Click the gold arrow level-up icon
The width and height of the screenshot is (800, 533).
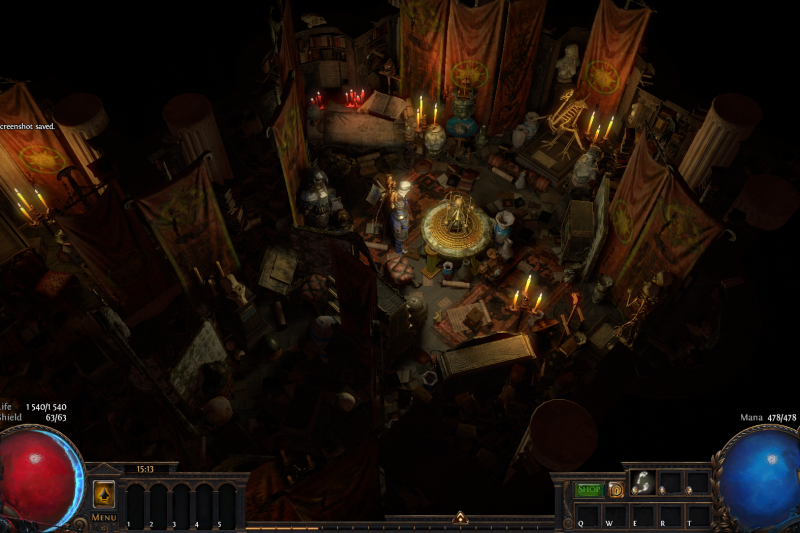coord(104,495)
